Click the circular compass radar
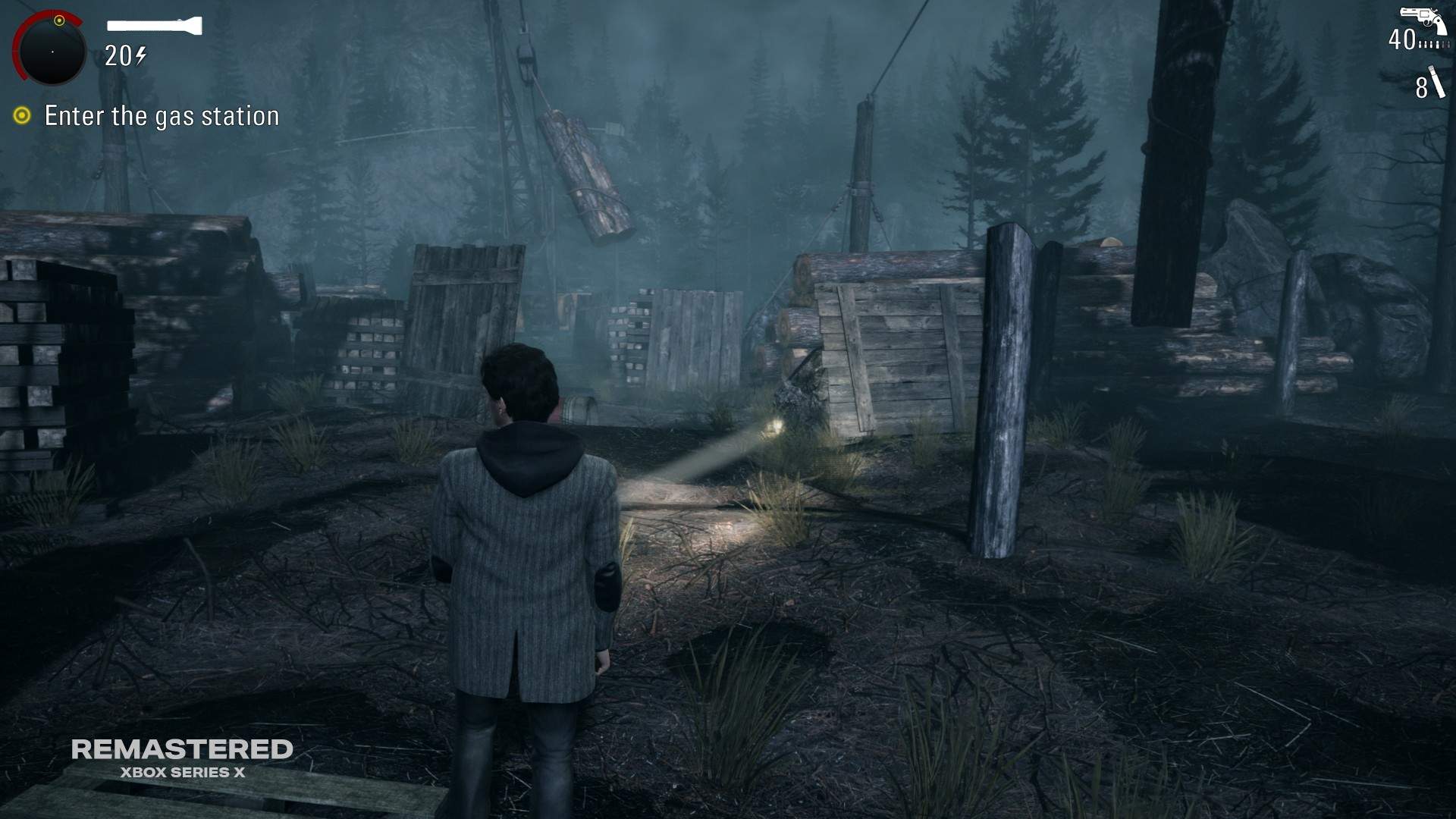Image resolution: width=1456 pixels, height=819 pixels. point(51,50)
